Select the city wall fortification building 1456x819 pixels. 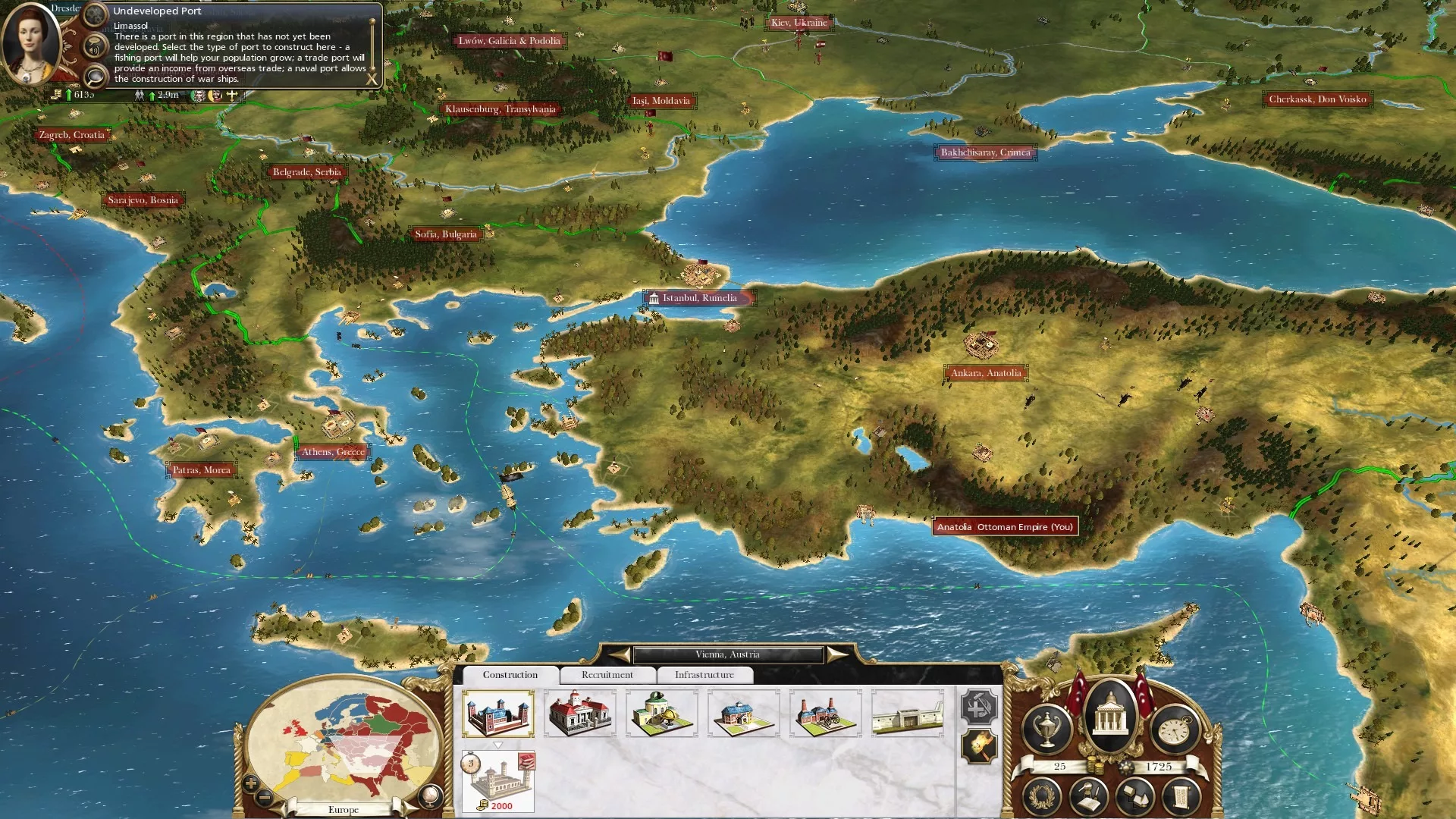coord(907,713)
